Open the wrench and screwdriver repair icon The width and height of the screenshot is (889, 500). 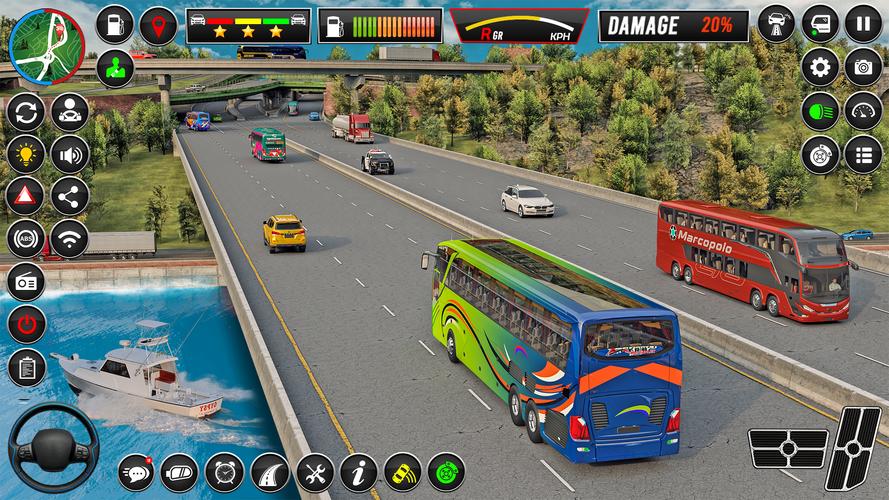(x=314, y=472)
